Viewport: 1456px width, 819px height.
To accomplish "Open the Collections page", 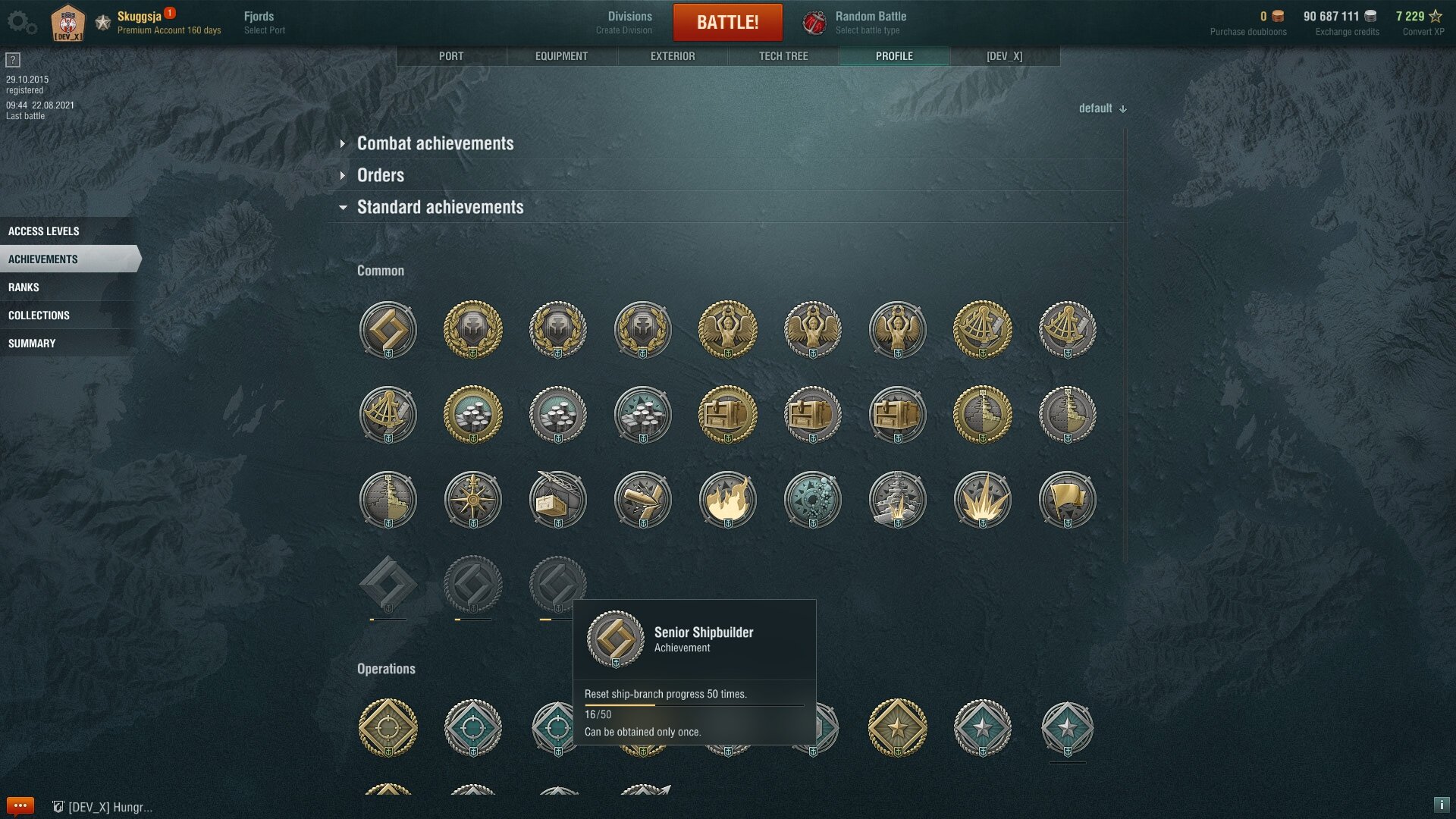I will click(39, 315).
